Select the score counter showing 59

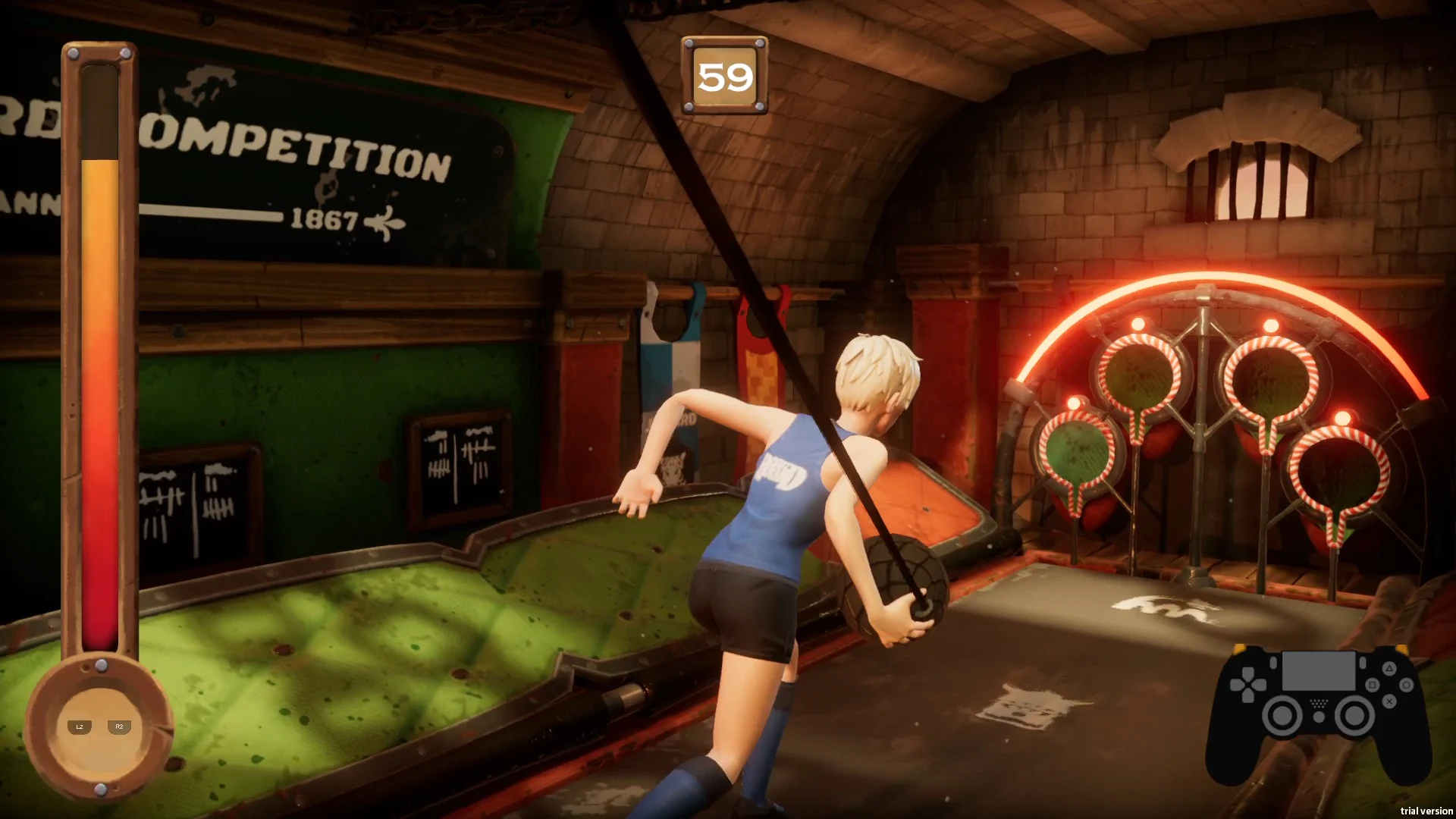[726, 76]
